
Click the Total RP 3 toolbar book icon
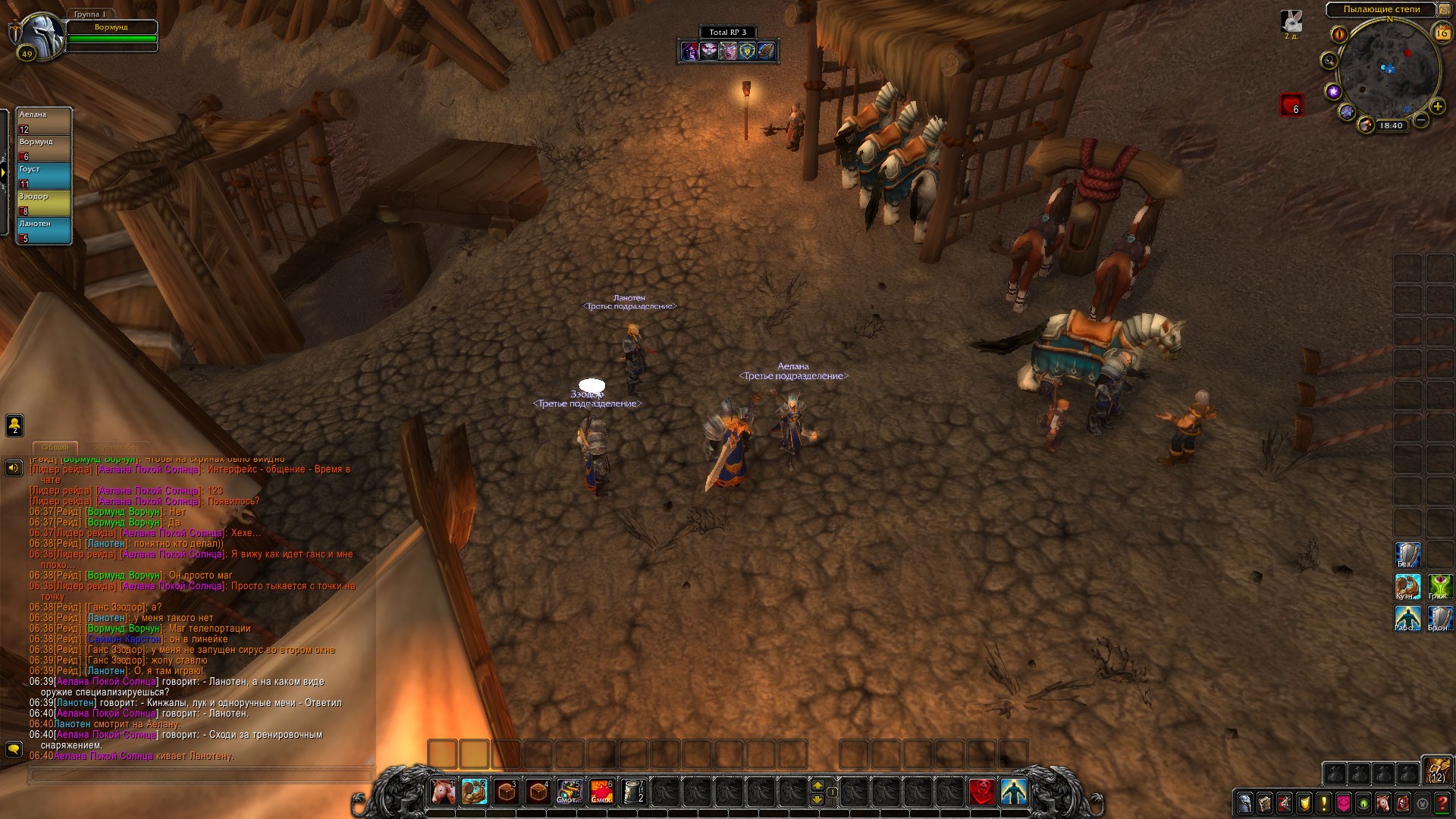[x=766, y=51]
